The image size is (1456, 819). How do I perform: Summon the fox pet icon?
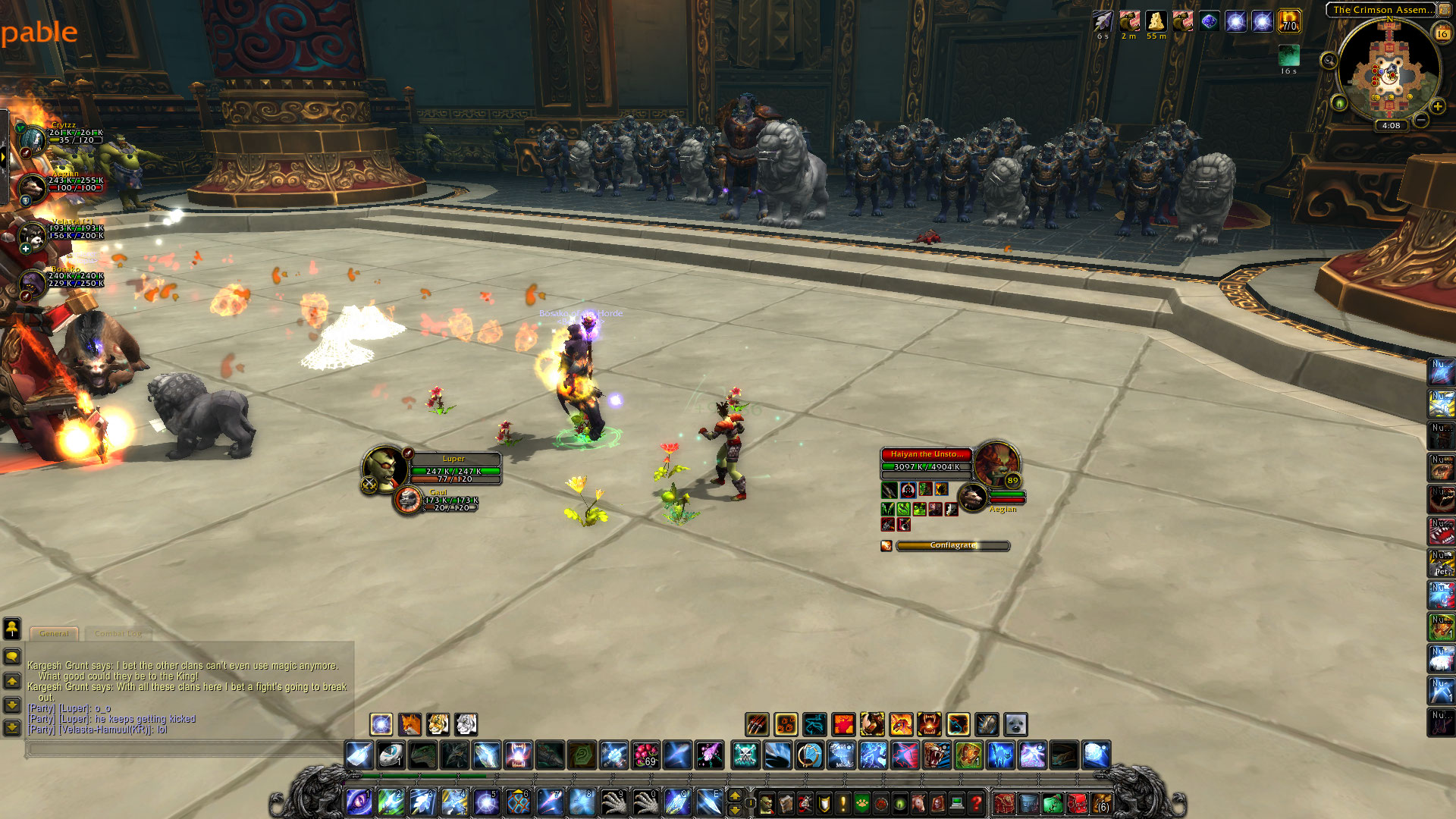410,724
